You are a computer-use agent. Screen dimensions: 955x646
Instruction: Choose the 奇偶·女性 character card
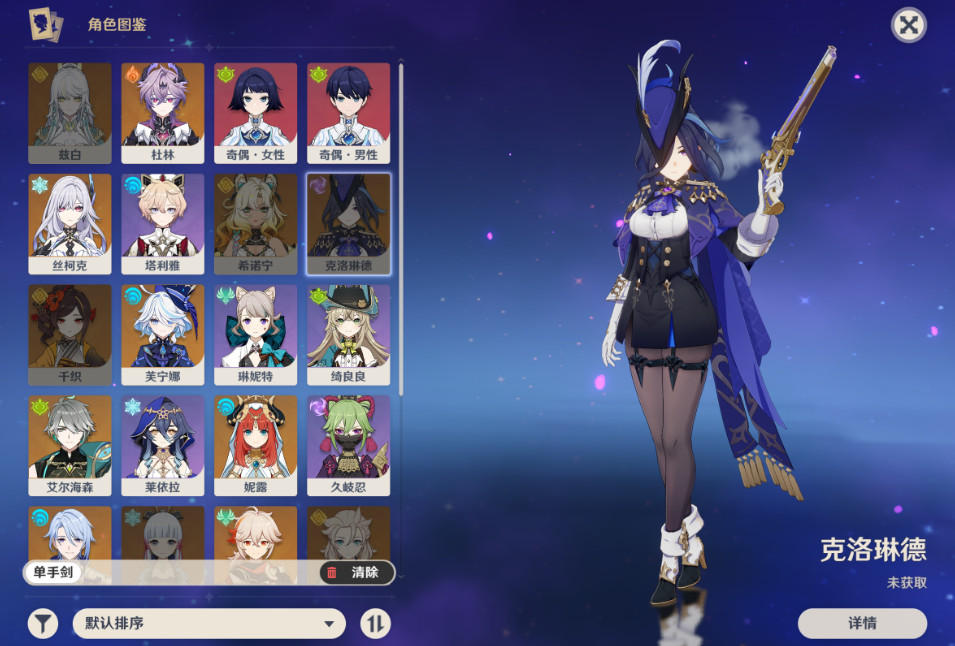255,113
